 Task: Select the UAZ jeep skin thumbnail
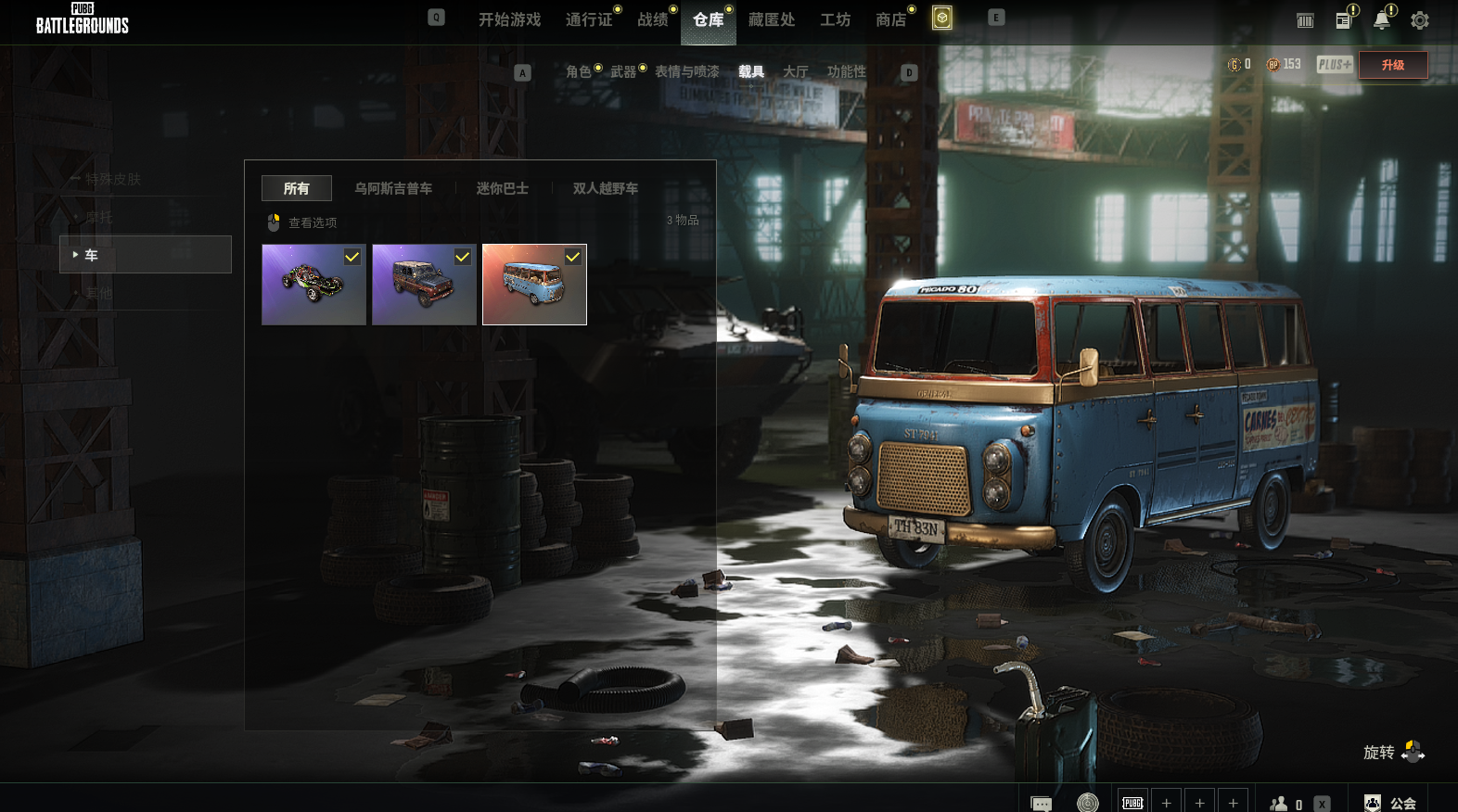click(424, 285)
